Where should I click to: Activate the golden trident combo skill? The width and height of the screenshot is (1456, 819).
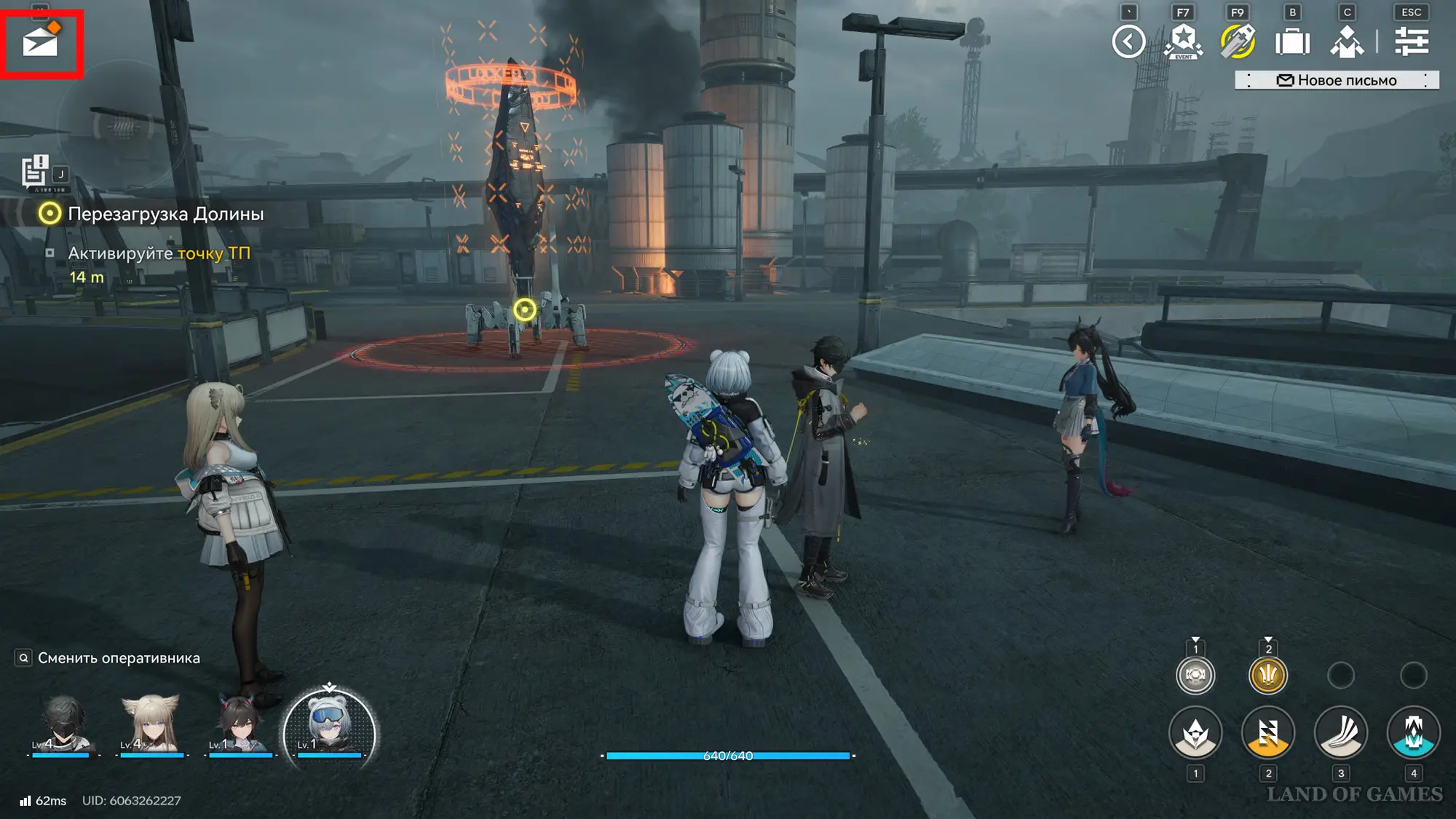[1268, 676]
